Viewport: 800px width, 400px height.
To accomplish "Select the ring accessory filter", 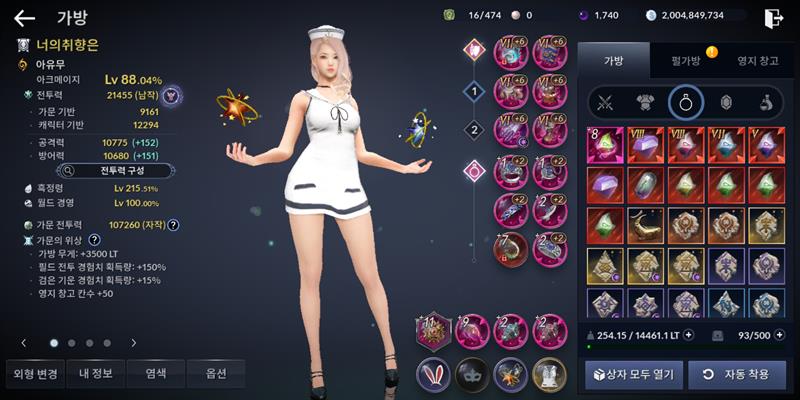I will pos(686,101).
